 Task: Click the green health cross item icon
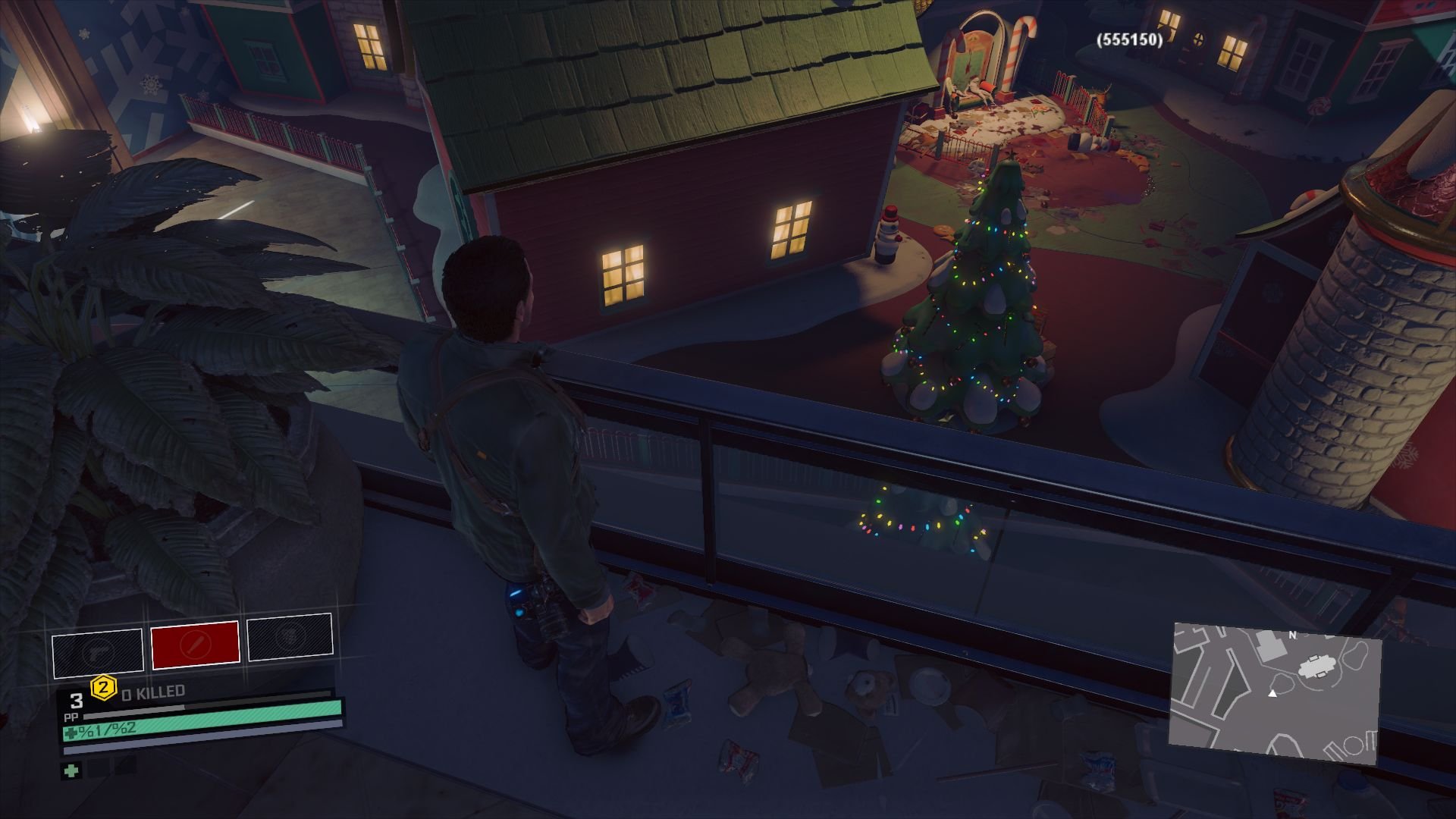coord(71,771)
